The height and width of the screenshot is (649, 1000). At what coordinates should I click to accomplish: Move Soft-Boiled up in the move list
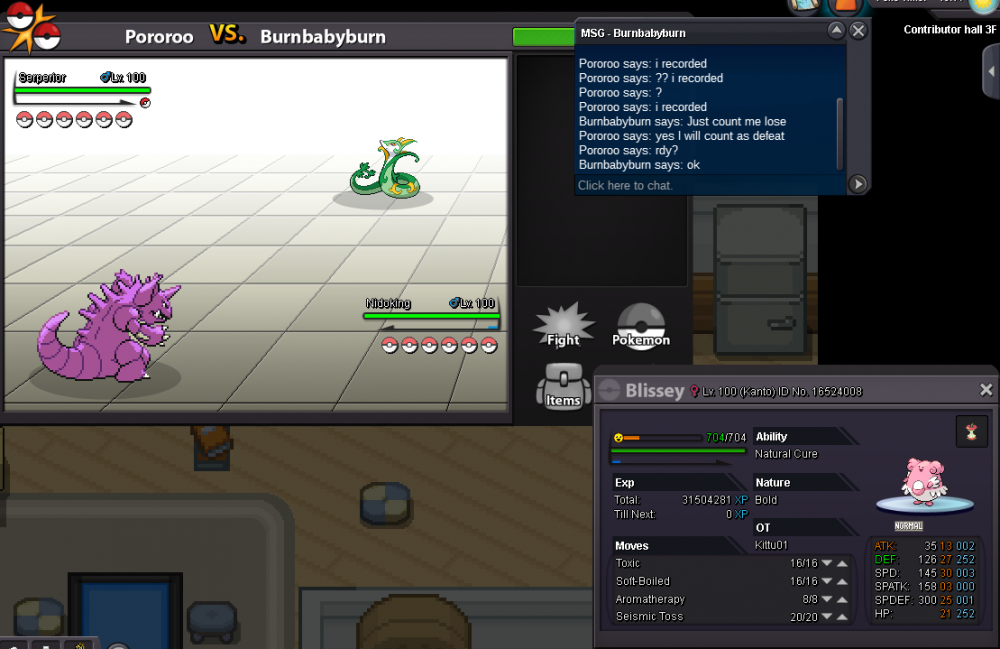[x=843, y=581]
